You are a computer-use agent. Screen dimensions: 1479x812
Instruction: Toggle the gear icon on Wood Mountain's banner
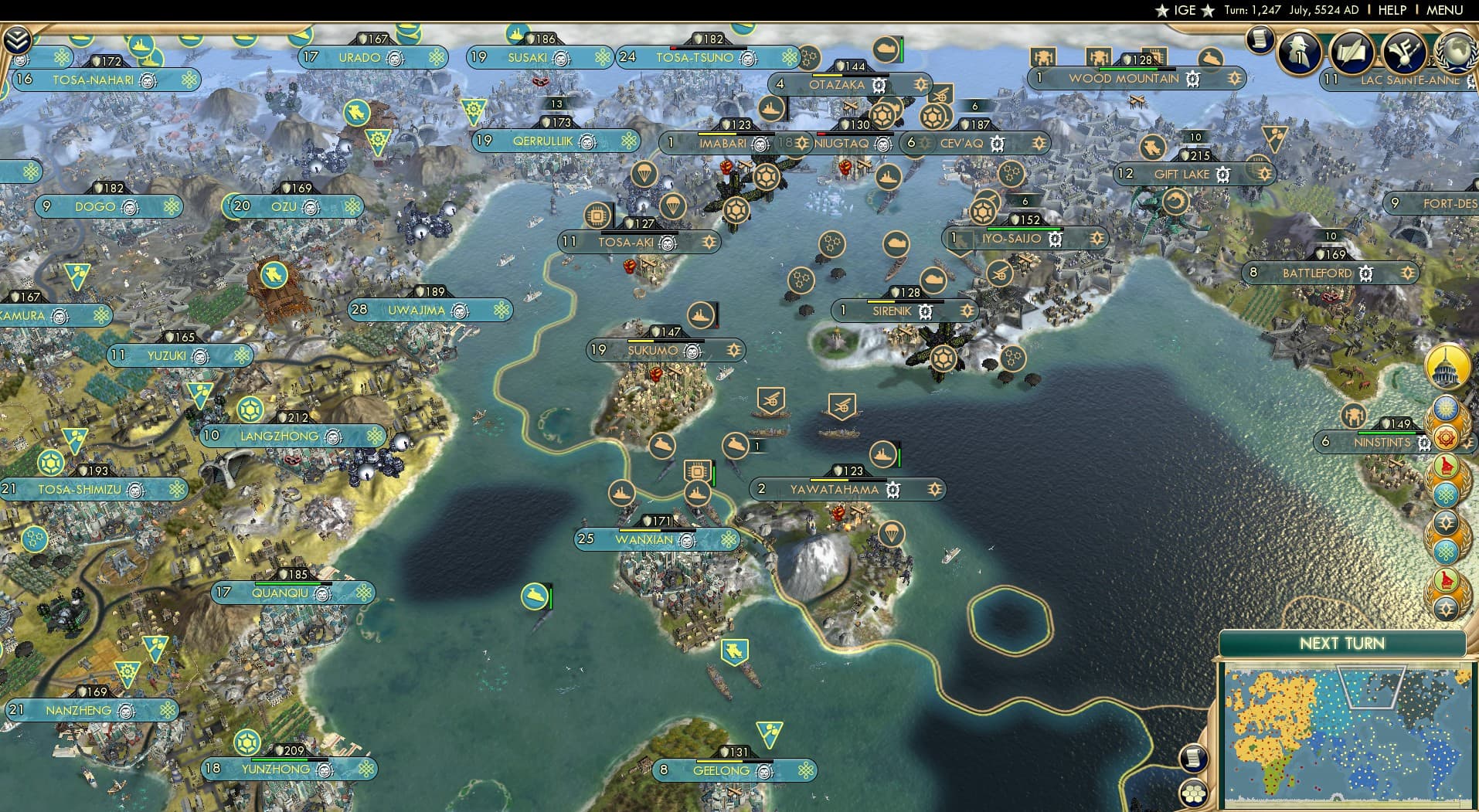pyautogui.click(x=1192, y=78)
